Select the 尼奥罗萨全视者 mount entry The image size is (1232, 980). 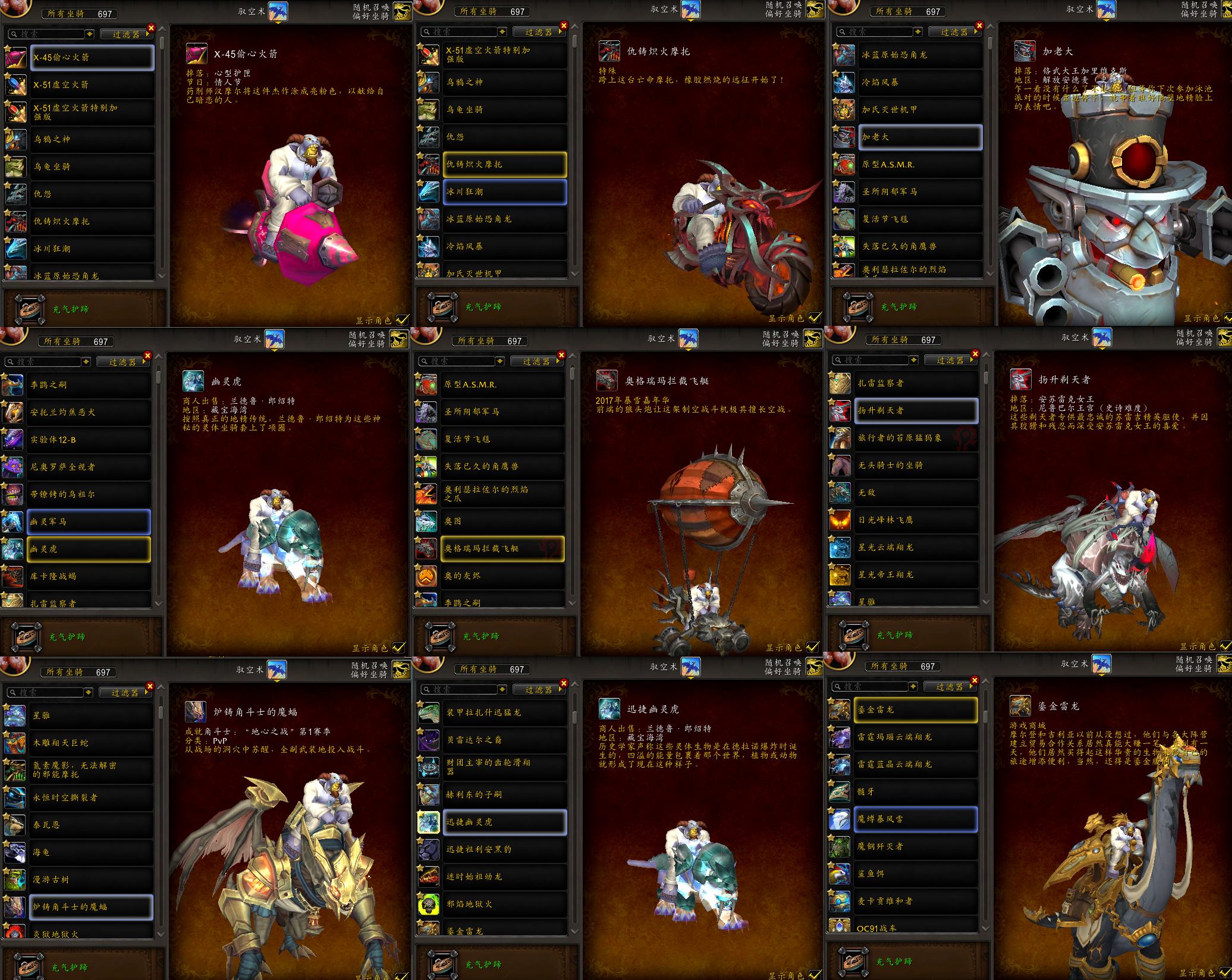tap(88, 467)
